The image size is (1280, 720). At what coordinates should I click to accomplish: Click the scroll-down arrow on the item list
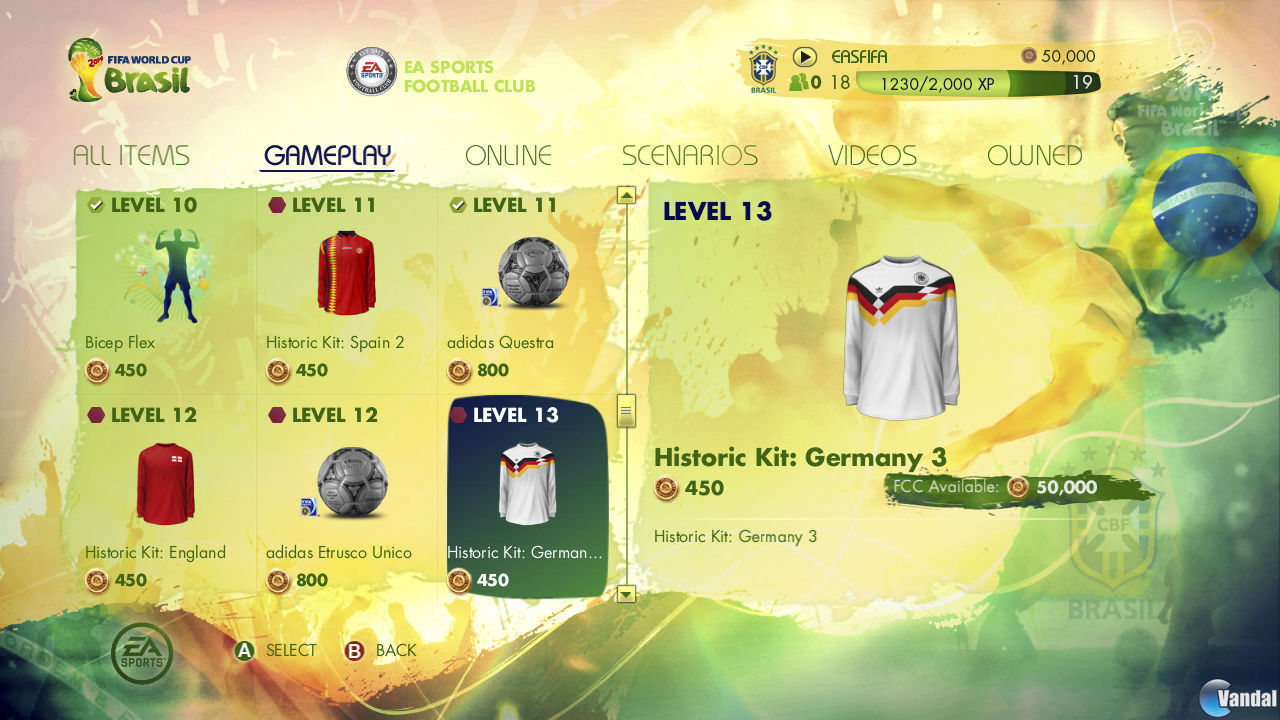coord(627,594)
